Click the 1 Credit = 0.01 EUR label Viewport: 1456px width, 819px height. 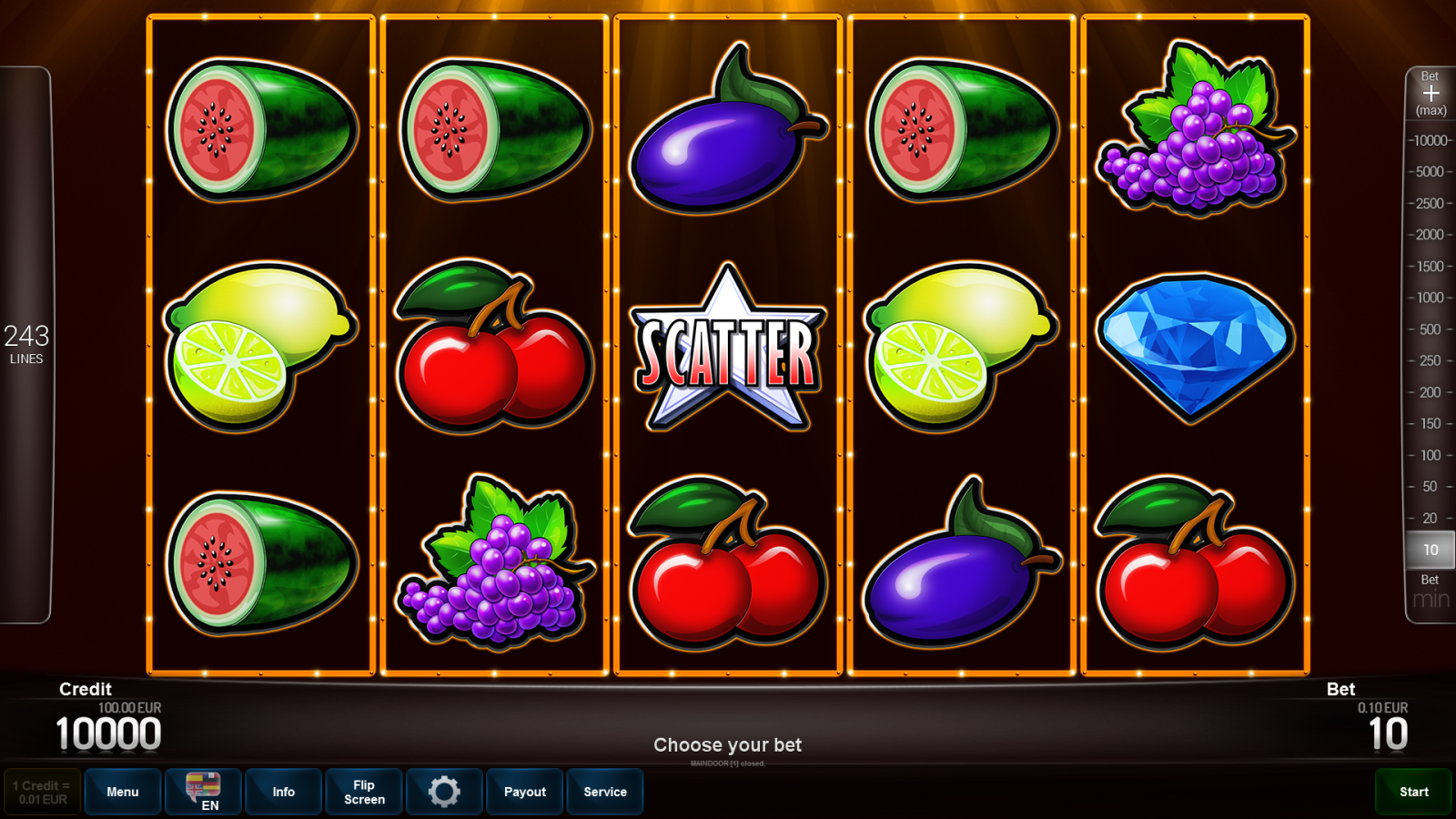tap(39, 792)
